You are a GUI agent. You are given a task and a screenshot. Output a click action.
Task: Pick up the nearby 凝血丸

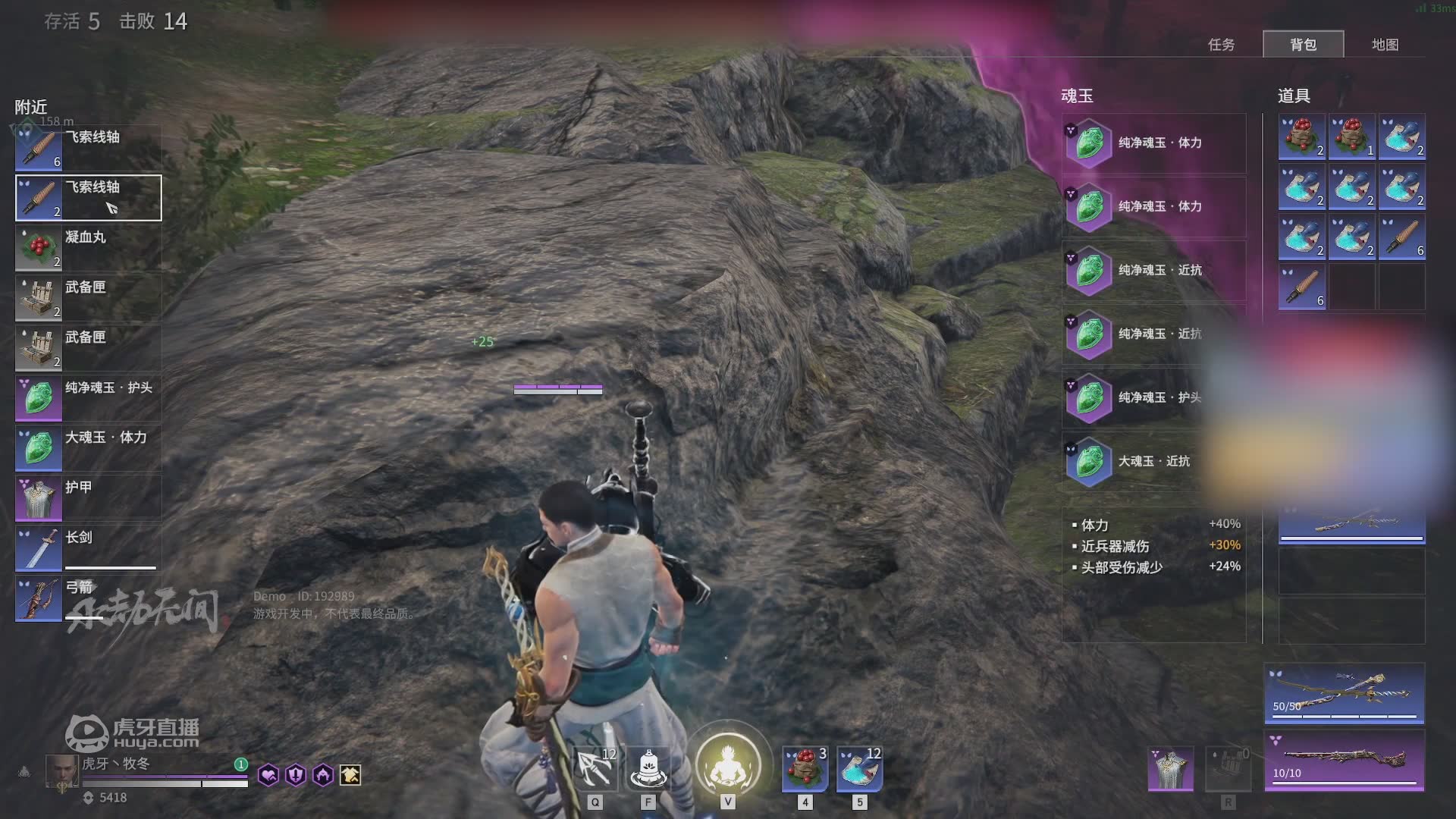click(x=89, y=248)
